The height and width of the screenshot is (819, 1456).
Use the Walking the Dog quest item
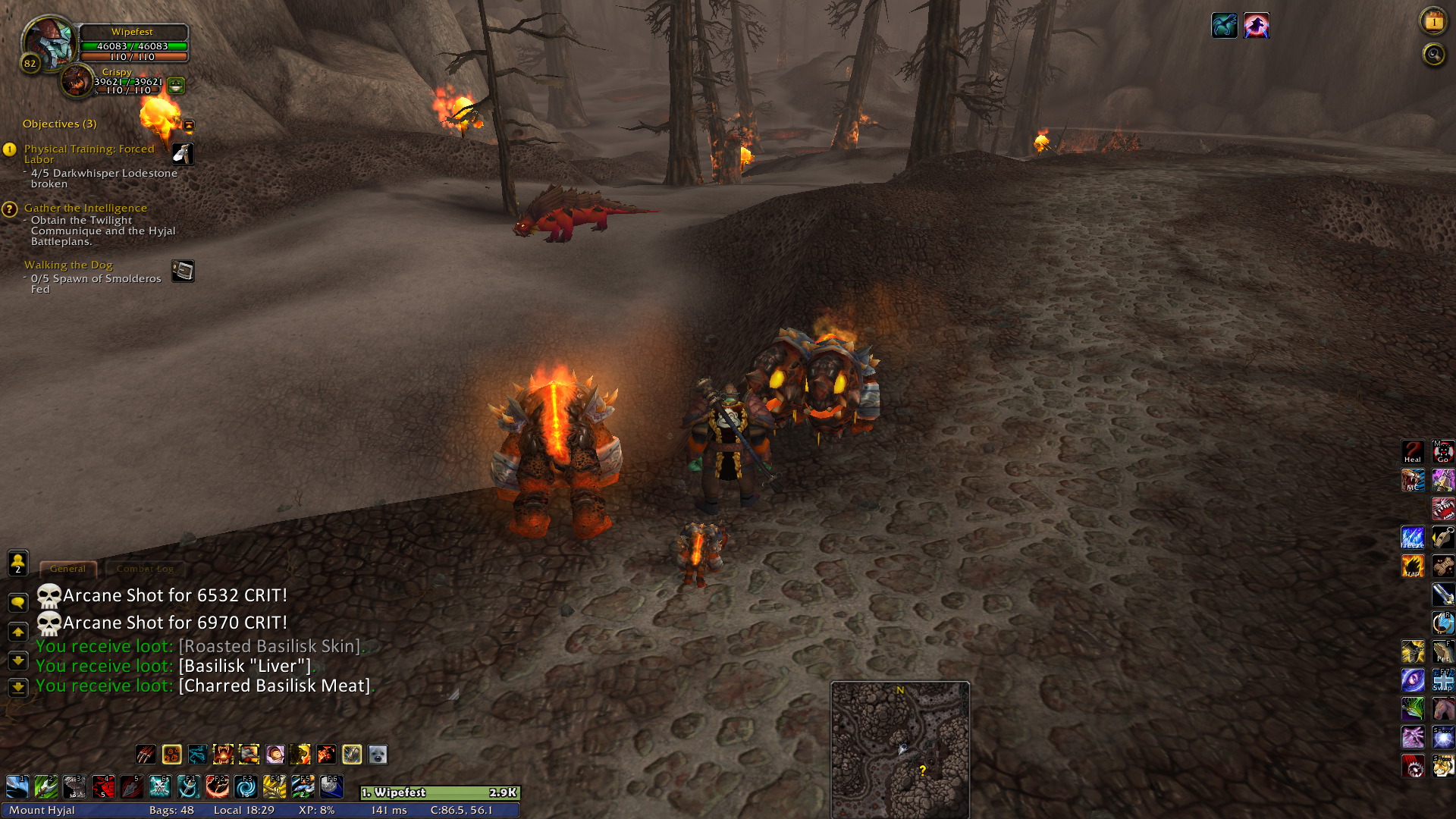[x=183, y=271]
